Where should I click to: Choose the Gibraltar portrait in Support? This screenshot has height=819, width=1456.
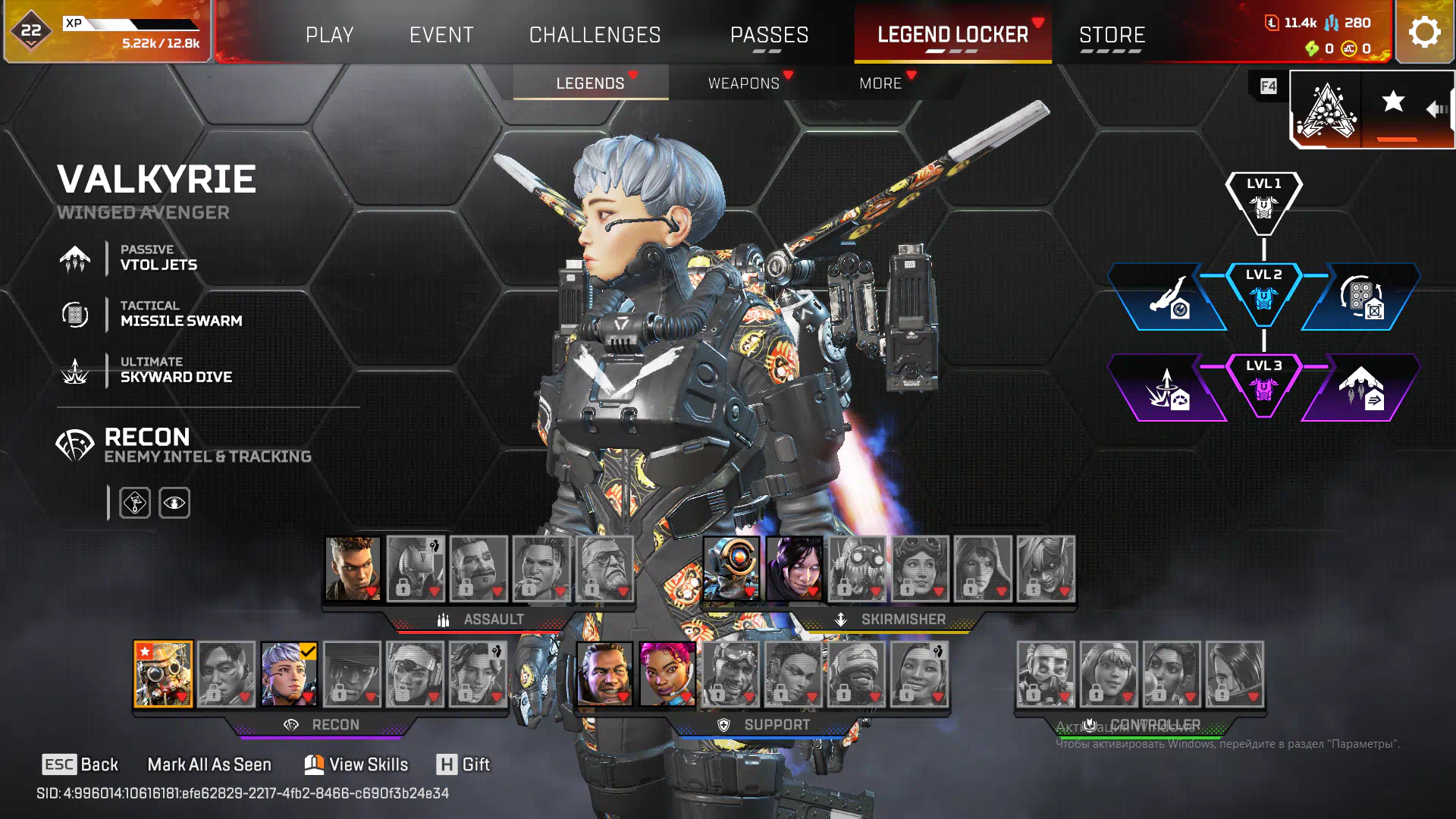pos(604,674)
